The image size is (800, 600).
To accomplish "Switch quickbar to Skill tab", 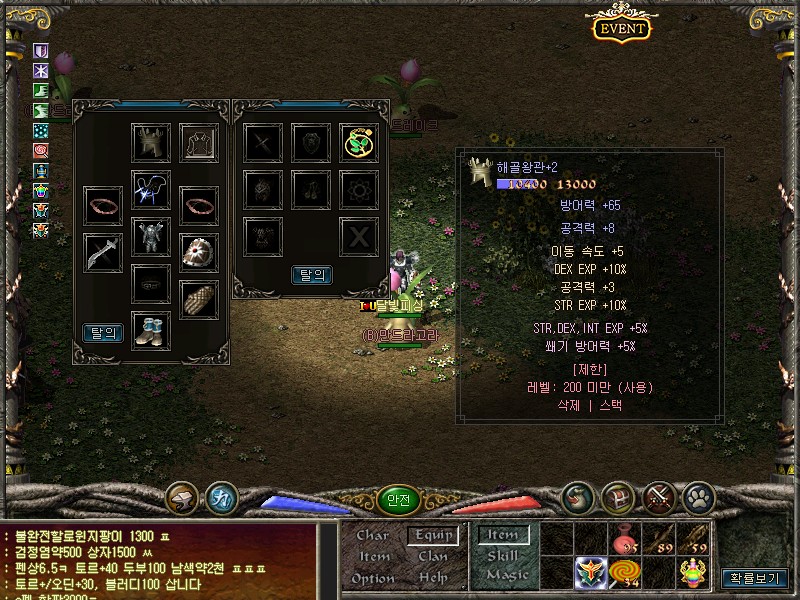I will (x=503, y=556).
